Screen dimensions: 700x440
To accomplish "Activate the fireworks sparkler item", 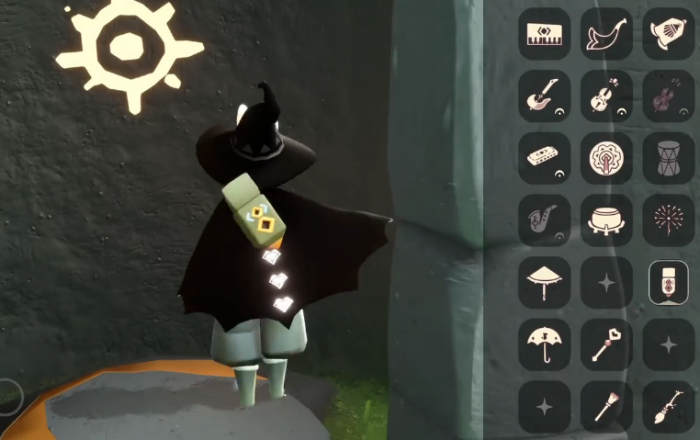I will (x=667, y=220).
